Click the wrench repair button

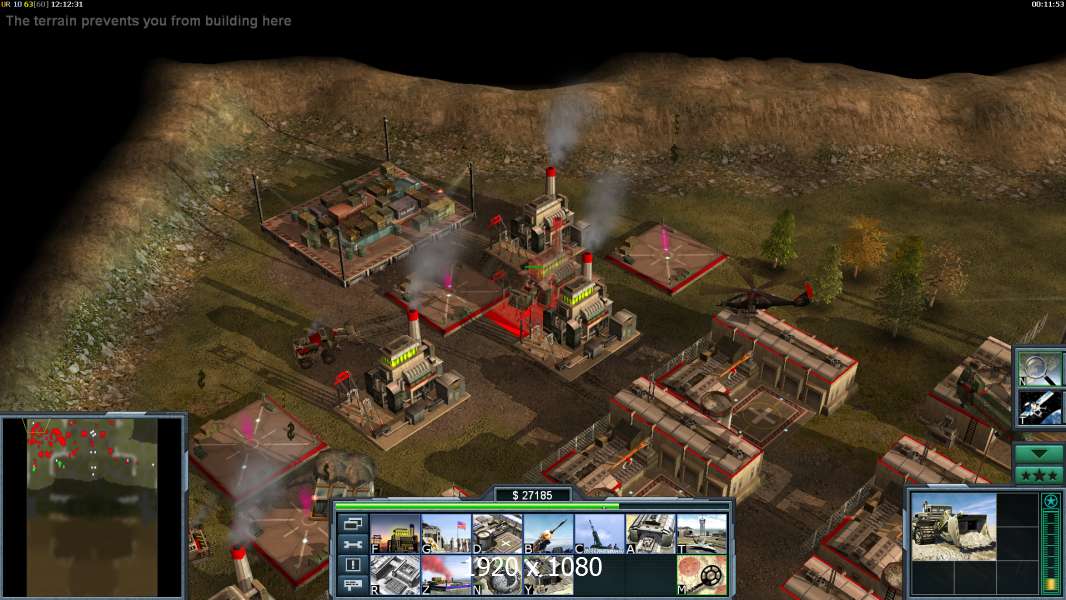[352, 545]
